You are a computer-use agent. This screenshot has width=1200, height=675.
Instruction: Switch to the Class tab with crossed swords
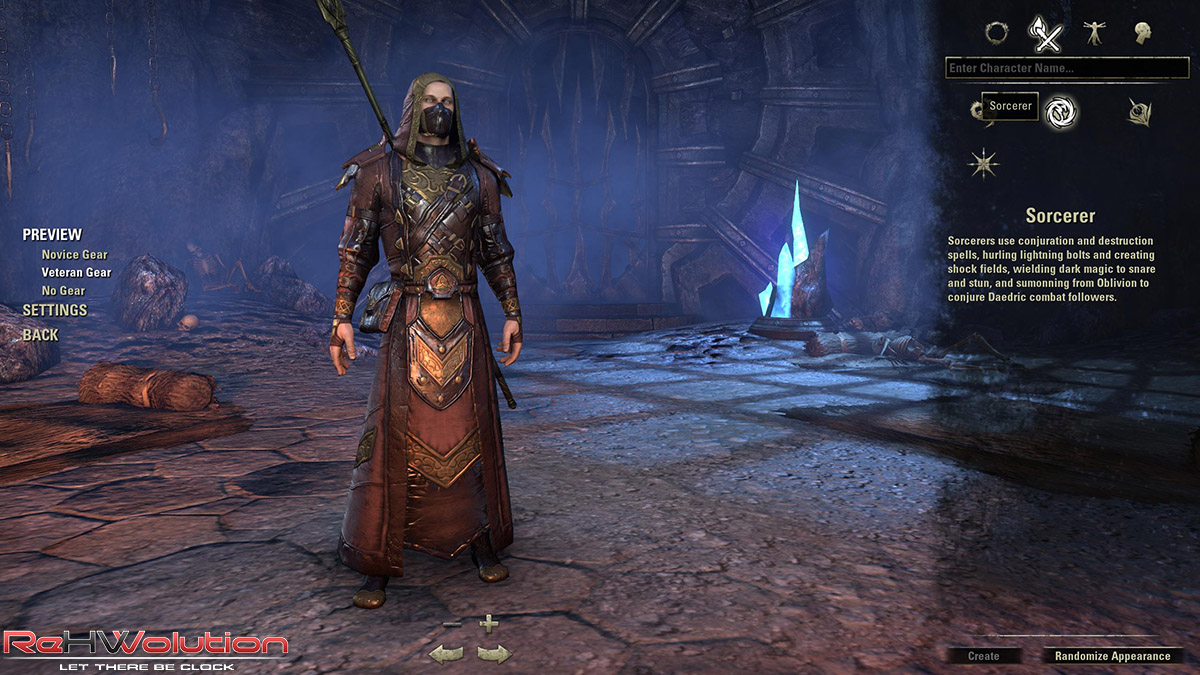pyautogui.click(x=1046, y=35)
